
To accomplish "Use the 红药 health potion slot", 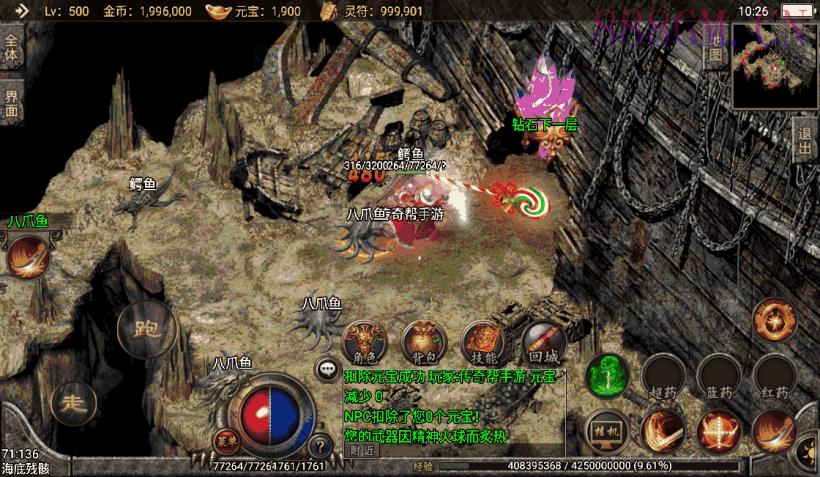I will coord(774,374).
